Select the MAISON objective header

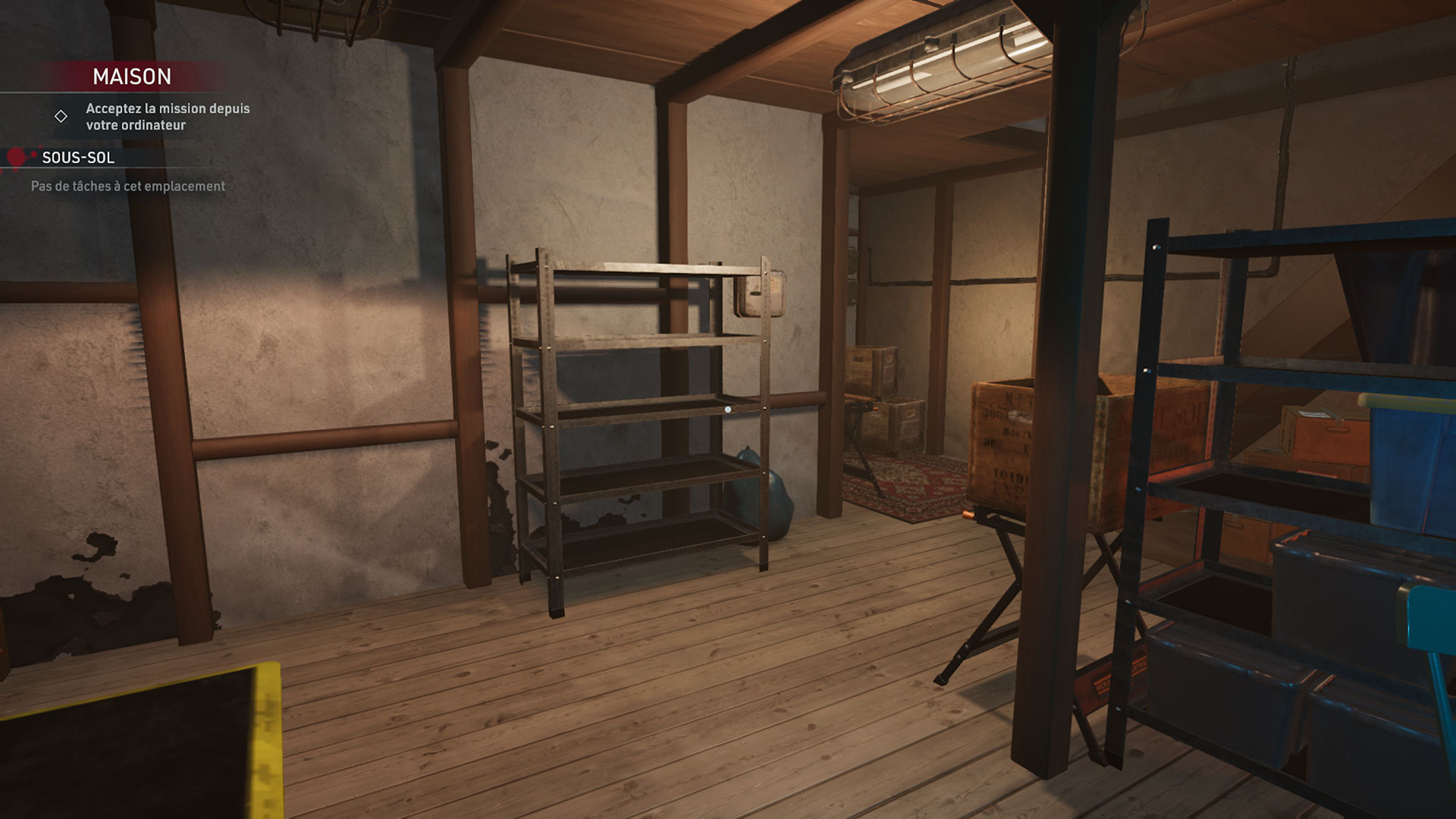tap(132, 77)
